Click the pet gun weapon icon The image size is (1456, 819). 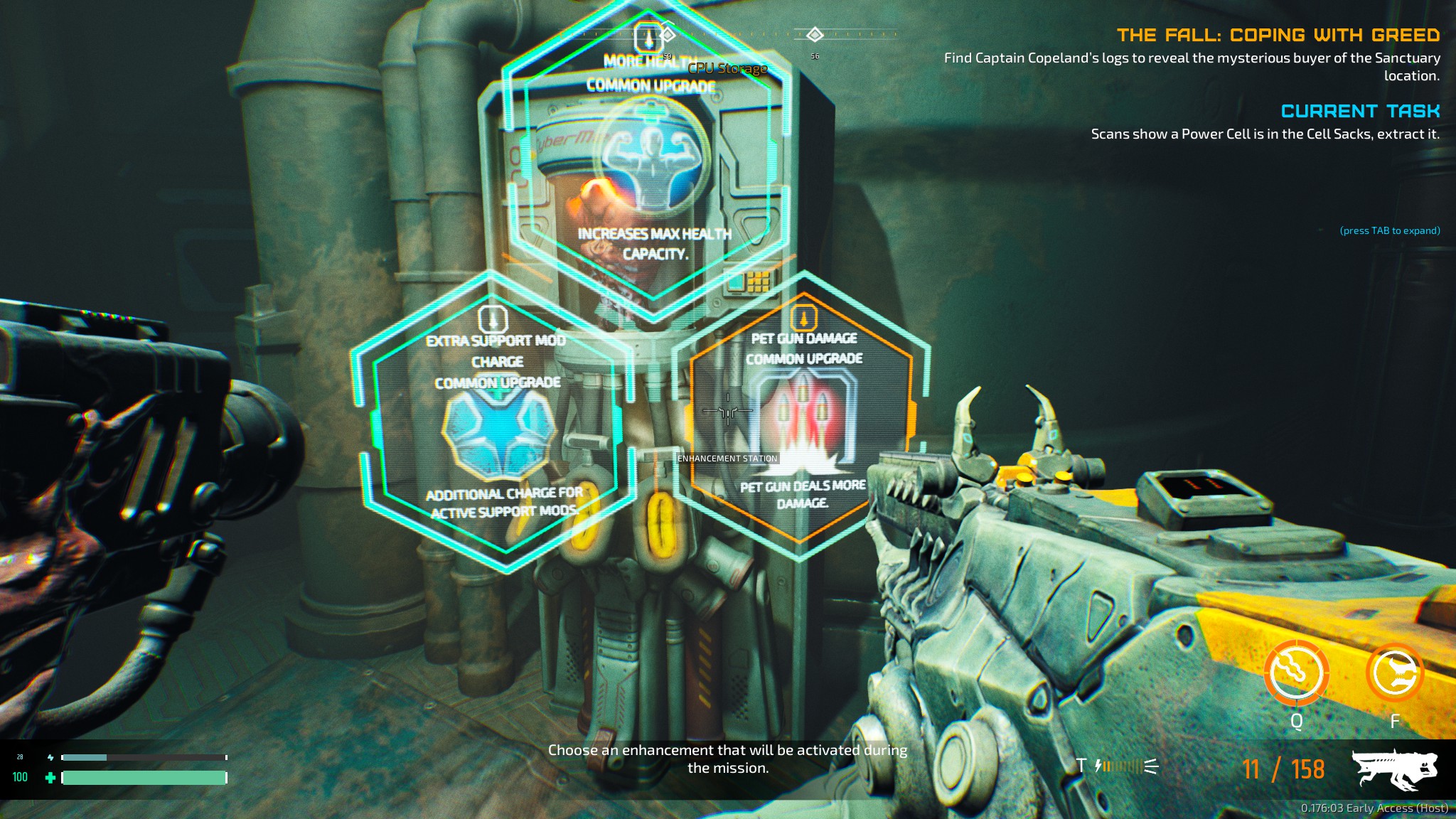(1393, 769)
